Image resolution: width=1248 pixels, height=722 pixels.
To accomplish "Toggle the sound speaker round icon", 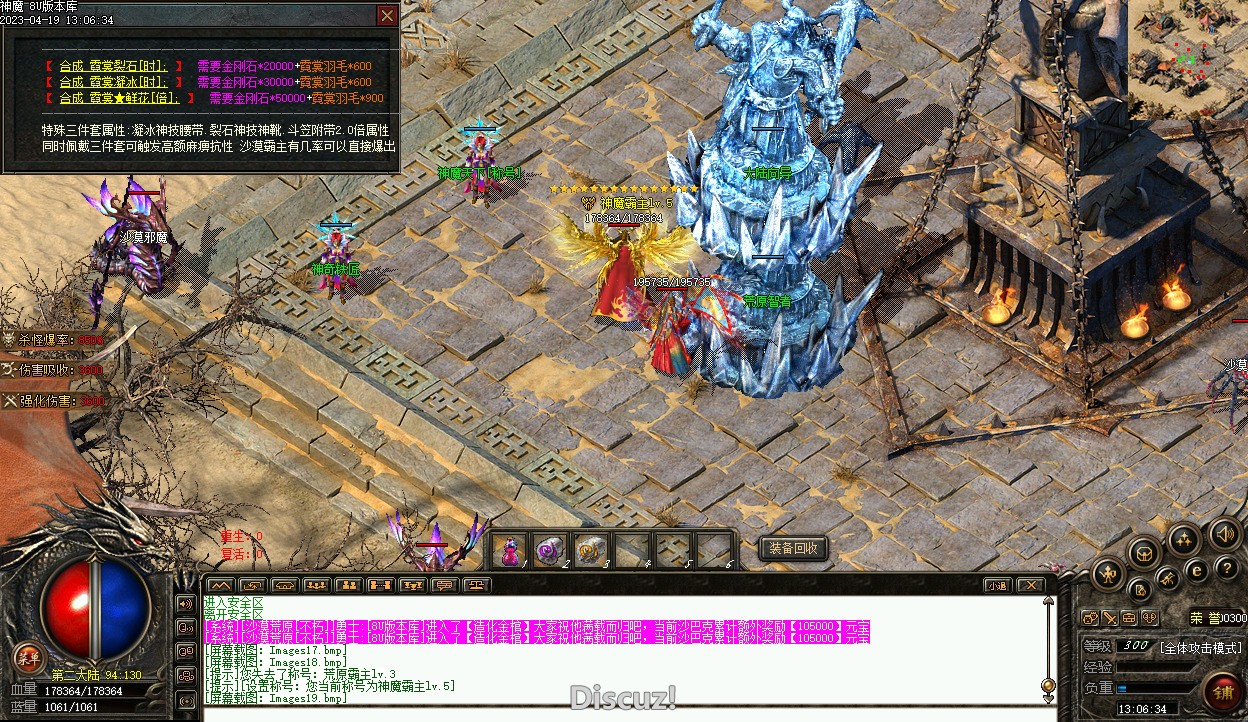I will [x=1224, y=533].
